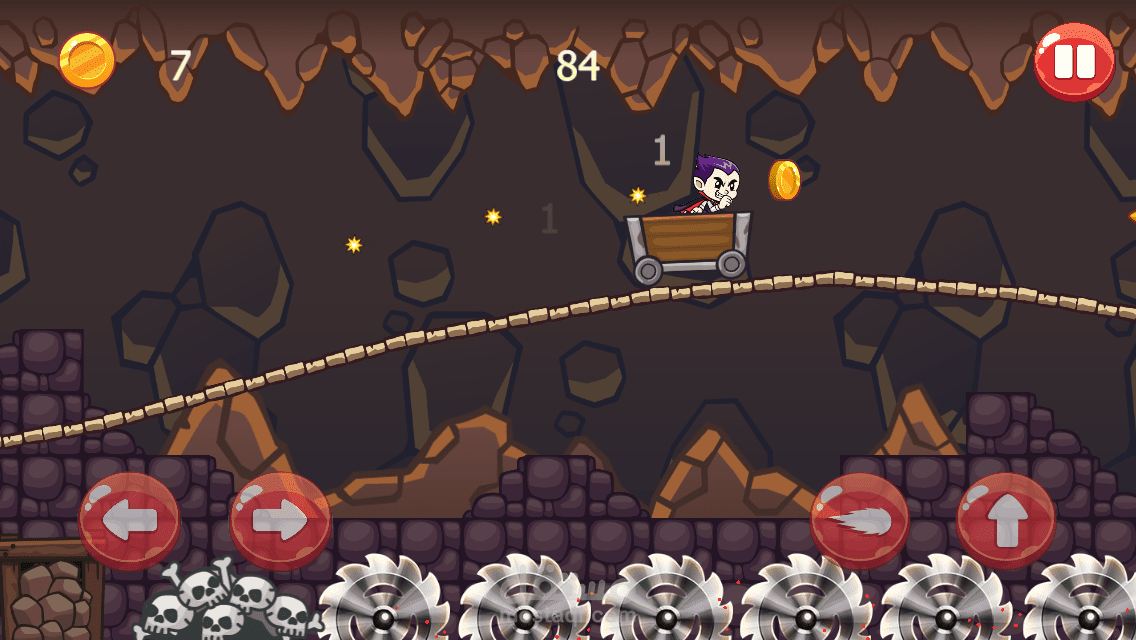The width and height of the screenshot is (1136, 640).
Task: Jump with the up arrow button
Action: point(1006,520)
